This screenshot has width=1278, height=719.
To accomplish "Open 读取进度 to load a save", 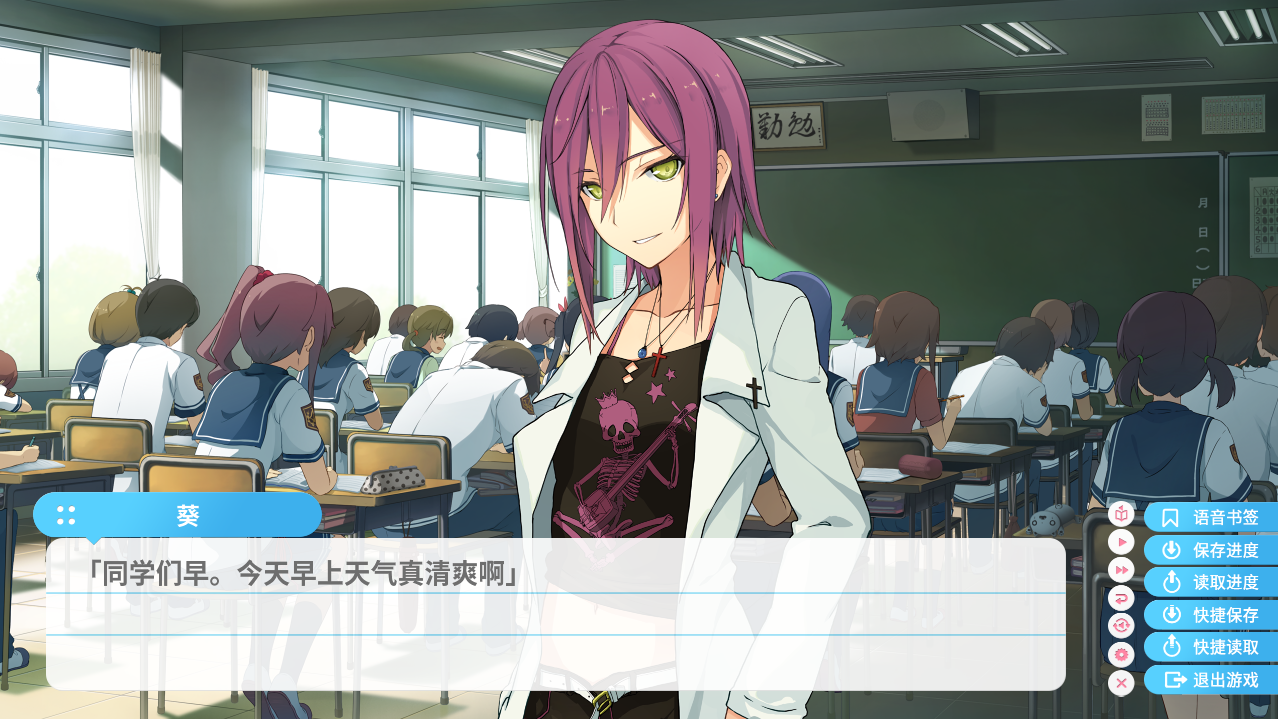I will 1211,582.
